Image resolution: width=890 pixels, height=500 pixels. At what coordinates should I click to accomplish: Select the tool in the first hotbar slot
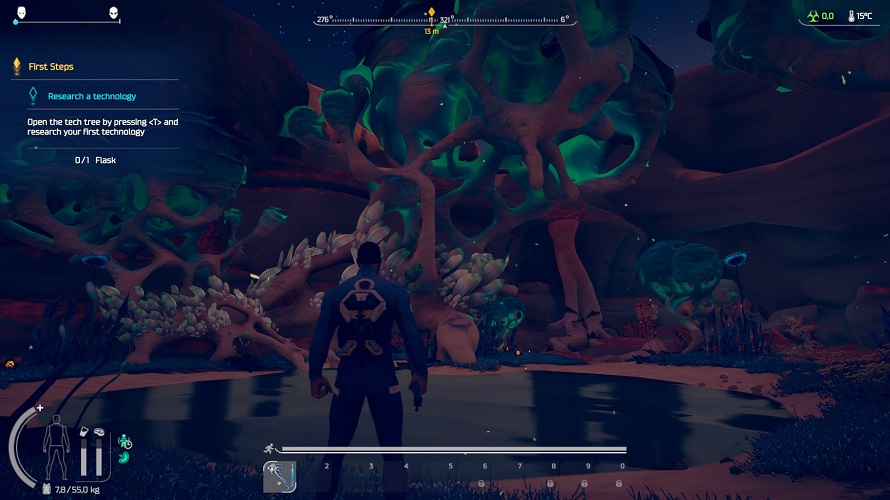coord(278,477)
